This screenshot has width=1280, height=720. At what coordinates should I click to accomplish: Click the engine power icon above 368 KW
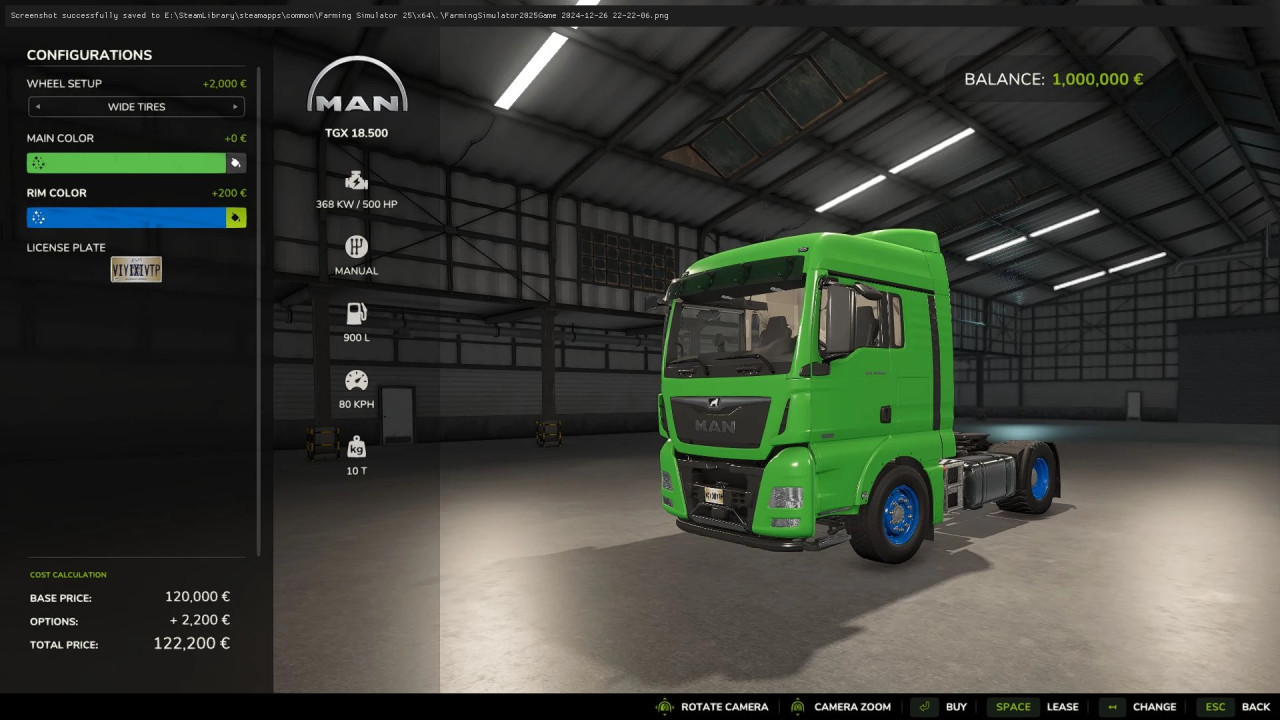click(356, 181)
